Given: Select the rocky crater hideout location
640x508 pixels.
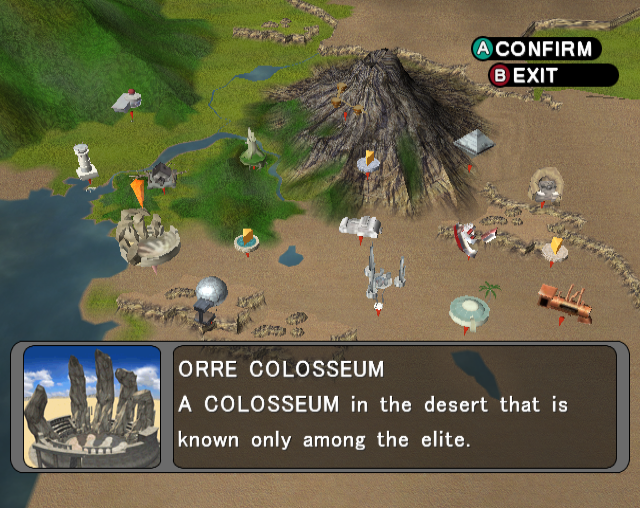Looking at the screenshot, I should tap(546, 185).
